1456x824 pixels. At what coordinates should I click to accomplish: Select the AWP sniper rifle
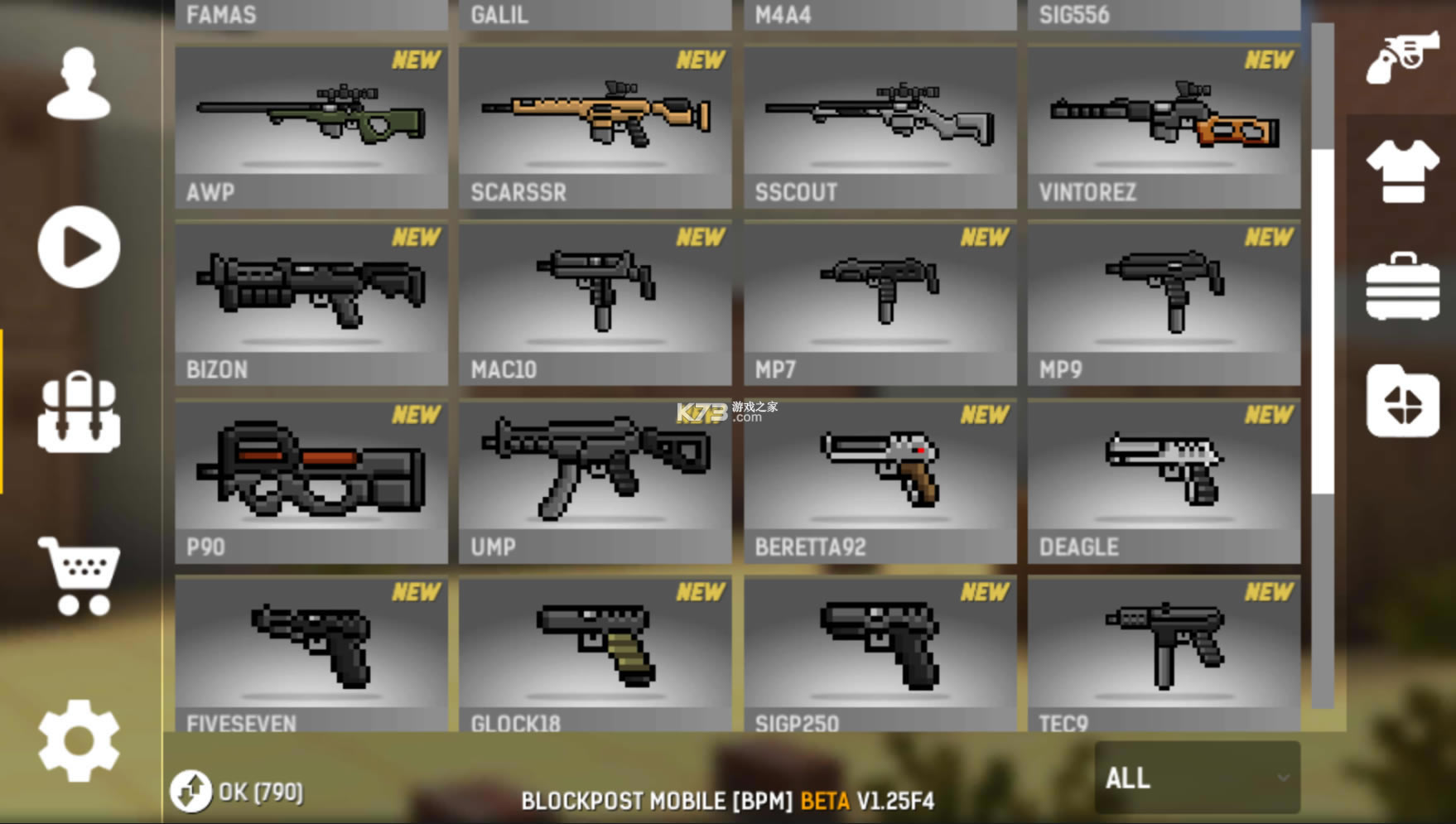[x=311, y=127]
